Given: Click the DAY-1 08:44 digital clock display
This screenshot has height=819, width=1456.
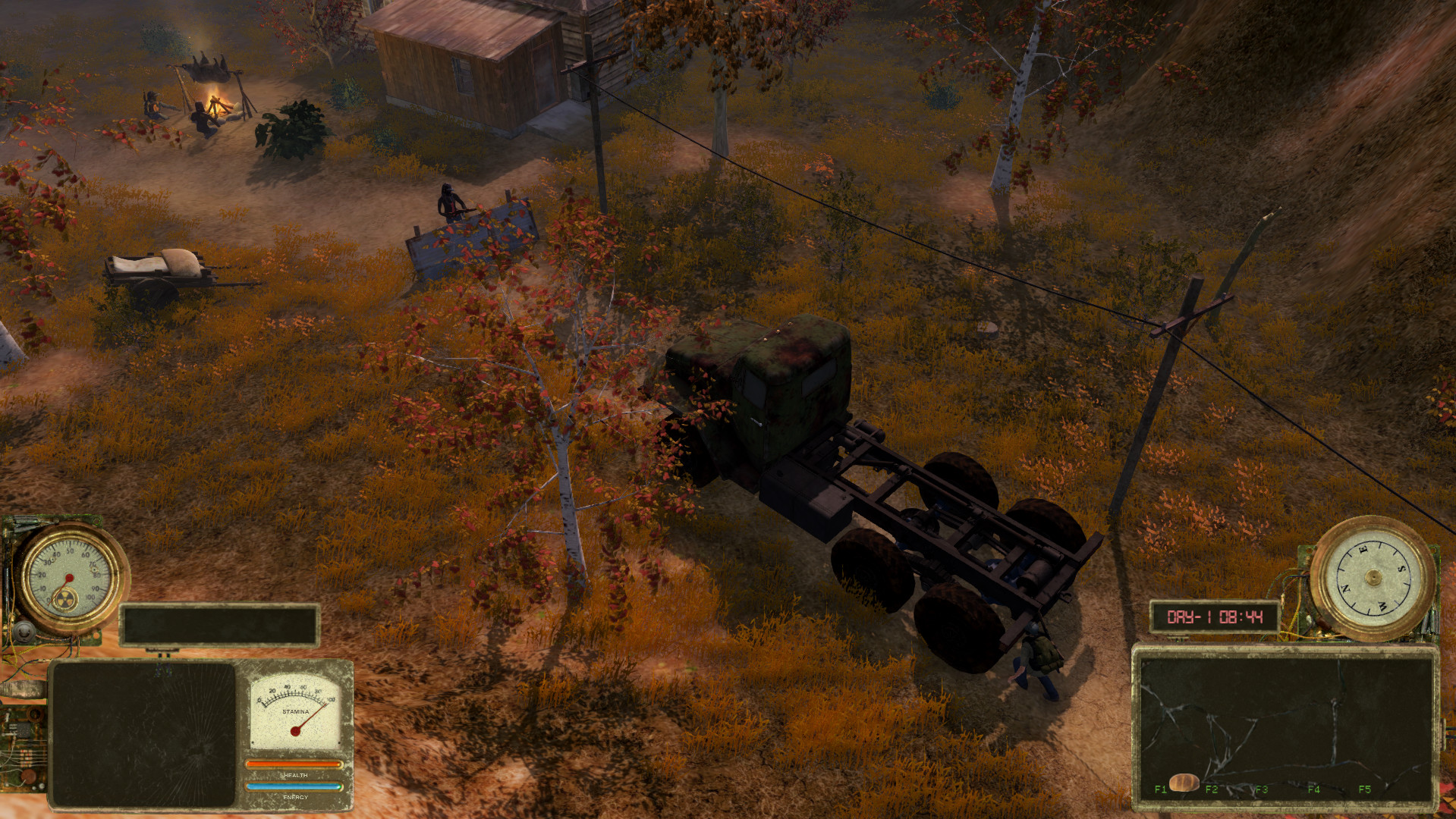Looking at the screenshot, I should pyautogui.click(x=1215, y=617).
